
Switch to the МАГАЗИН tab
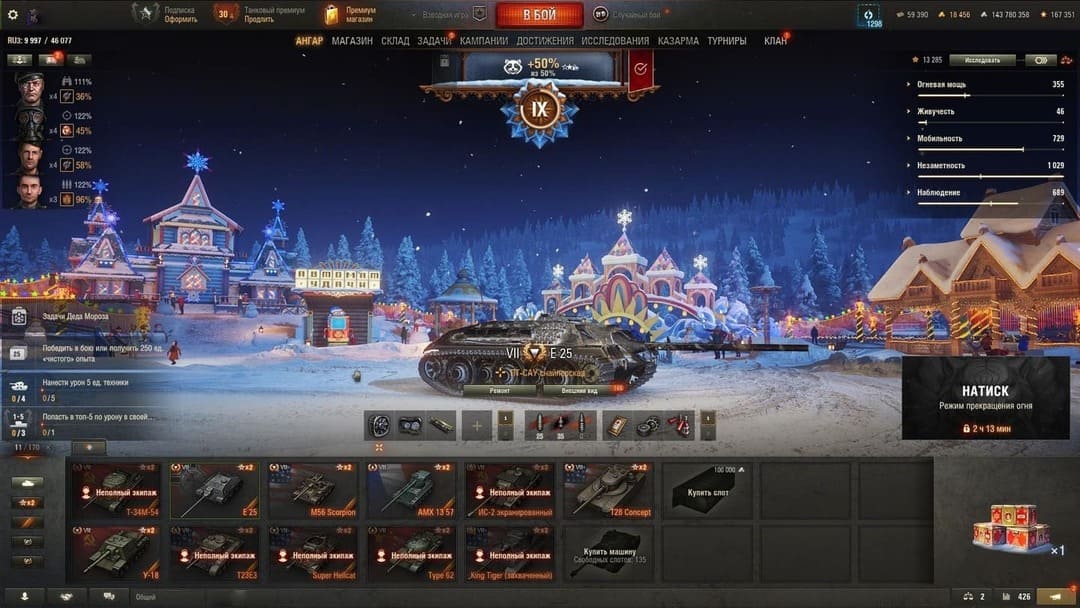point(352,41)
